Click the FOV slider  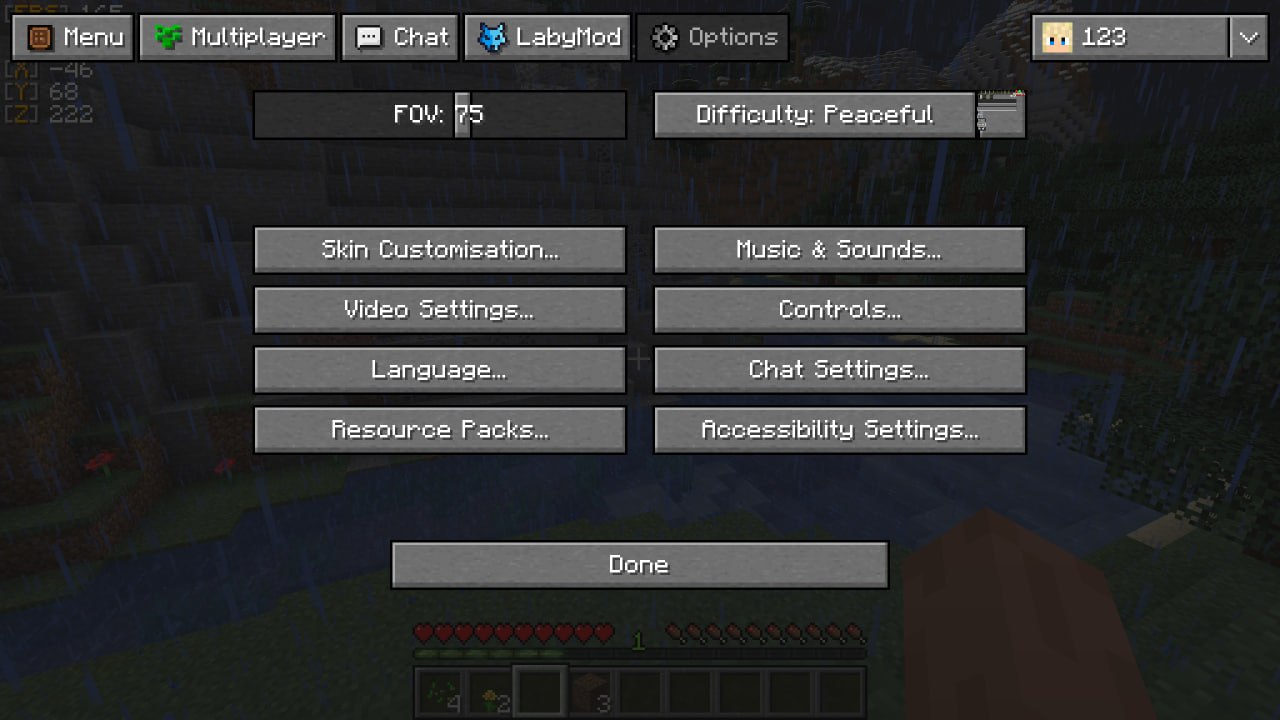440,115
